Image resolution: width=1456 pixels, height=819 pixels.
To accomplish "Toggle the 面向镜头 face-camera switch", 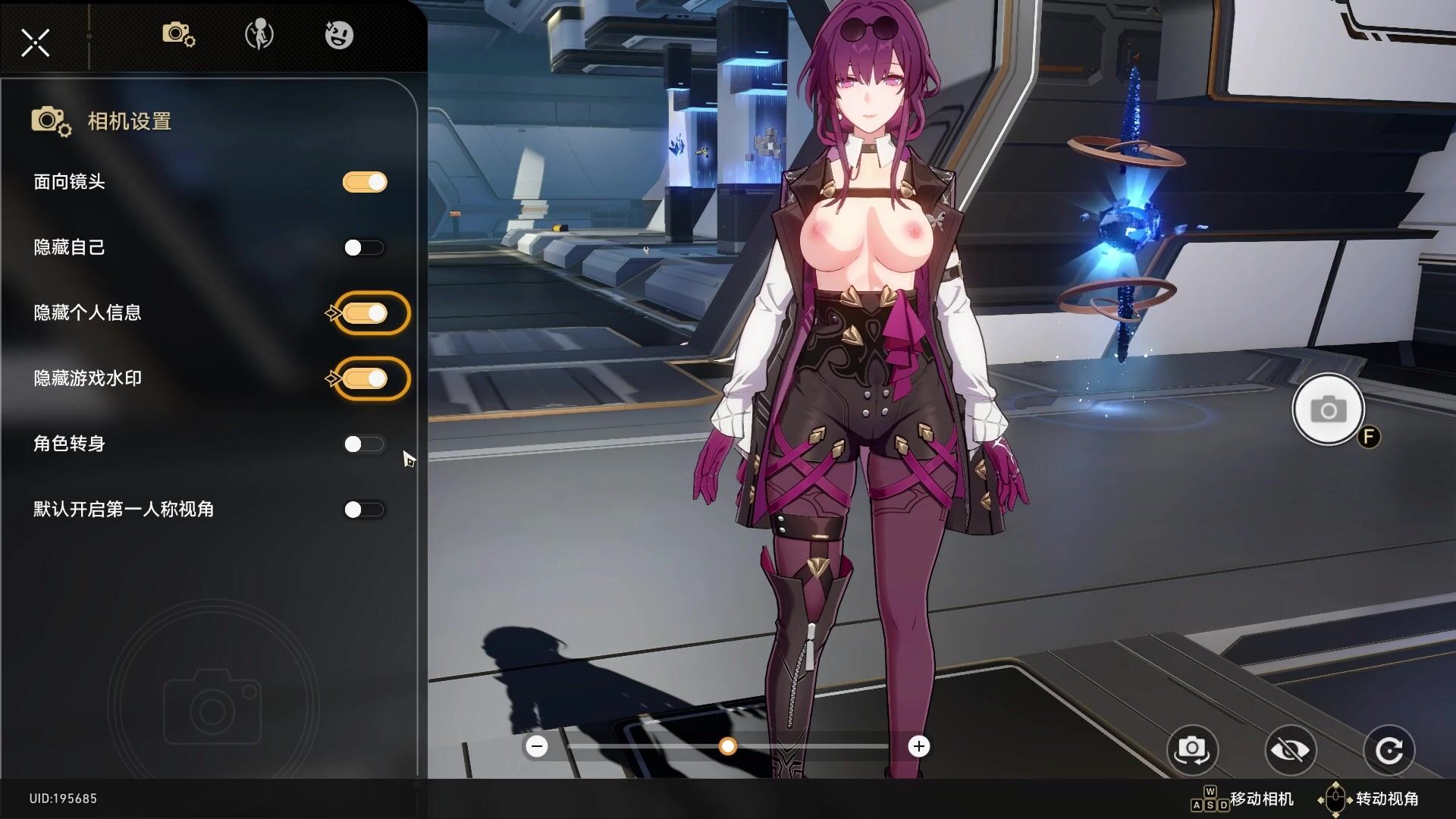I will (365, 182).
